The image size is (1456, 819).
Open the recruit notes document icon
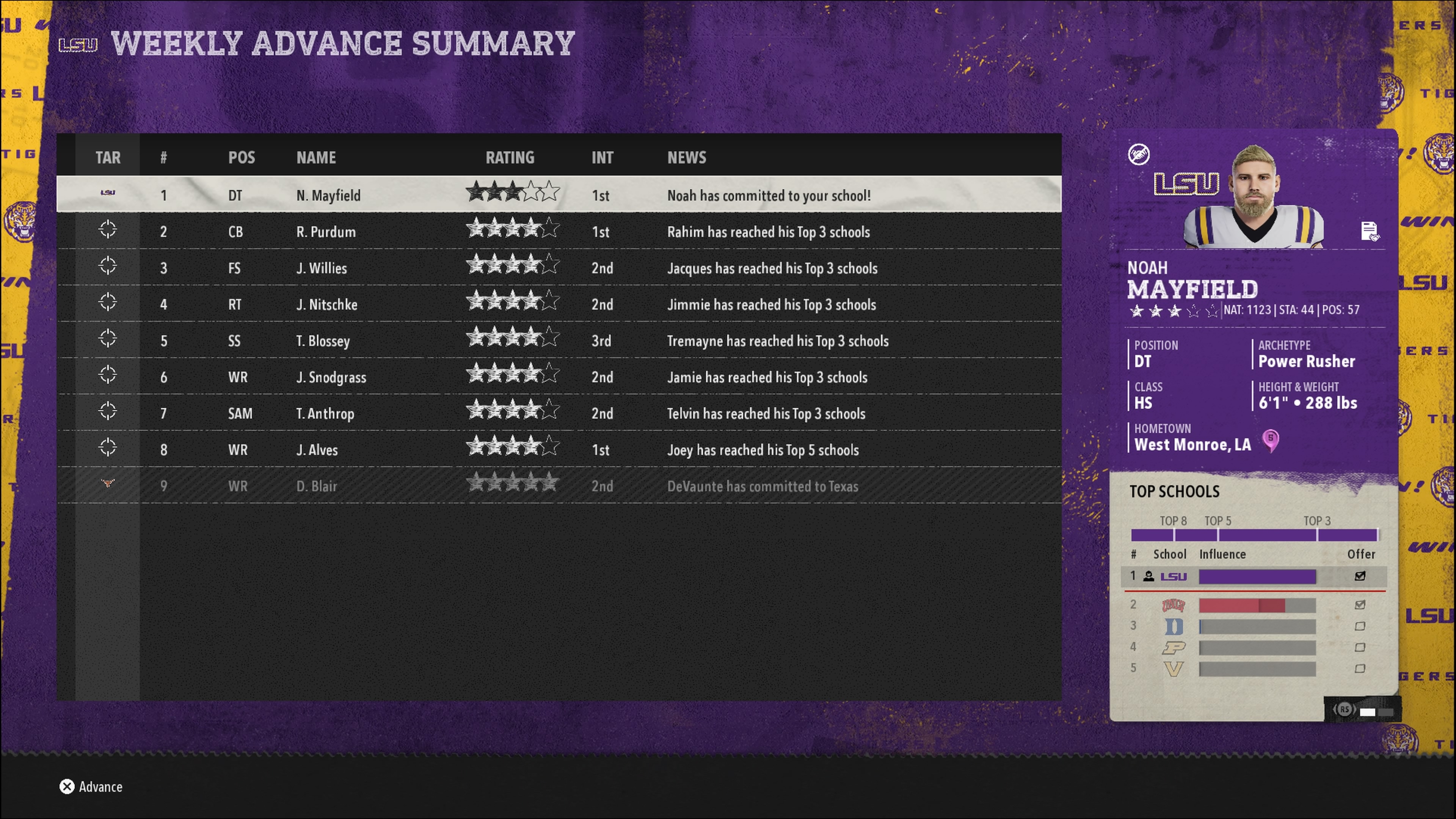(x=1369, y=231)
